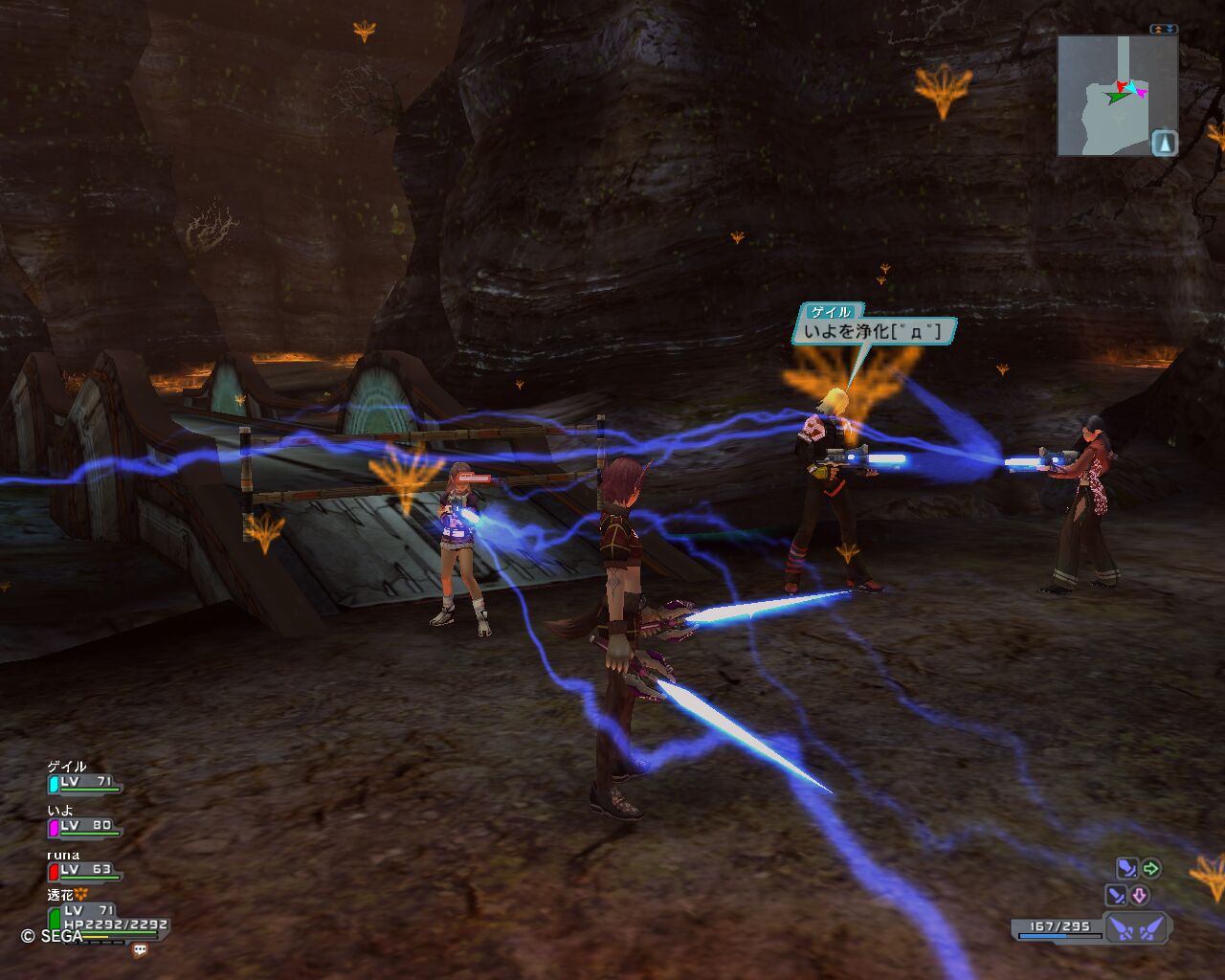The height and width of the screenshot is (980, 1225).
Task: Activate the upper blade skill icon
Action: coord(1126,869)
